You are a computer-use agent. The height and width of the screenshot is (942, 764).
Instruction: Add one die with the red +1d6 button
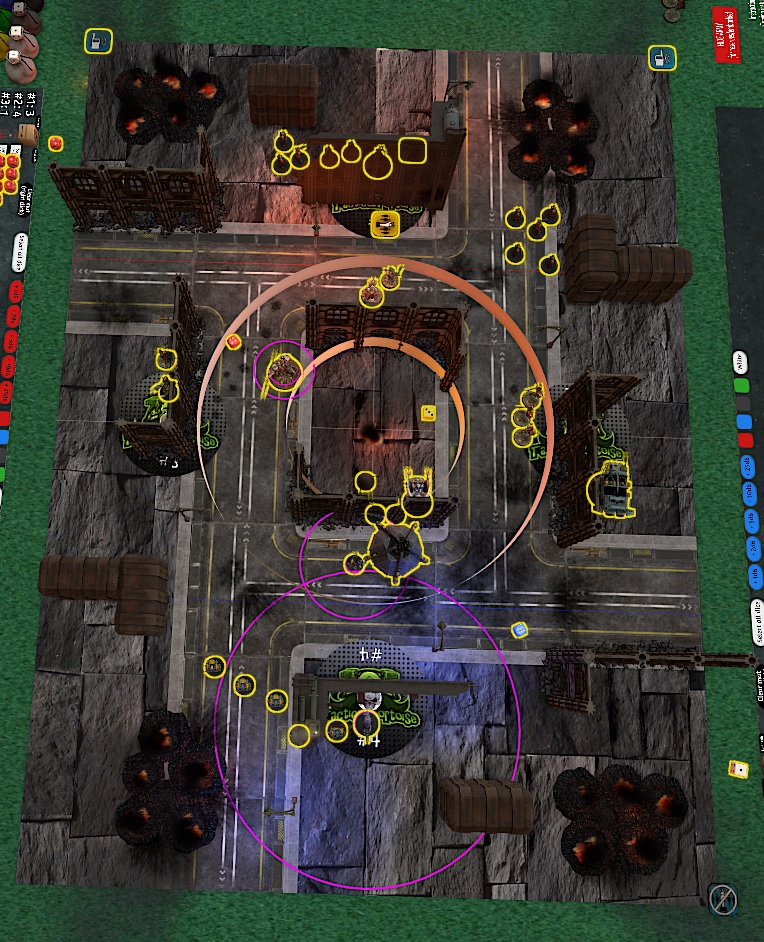(x=17, y=292)
